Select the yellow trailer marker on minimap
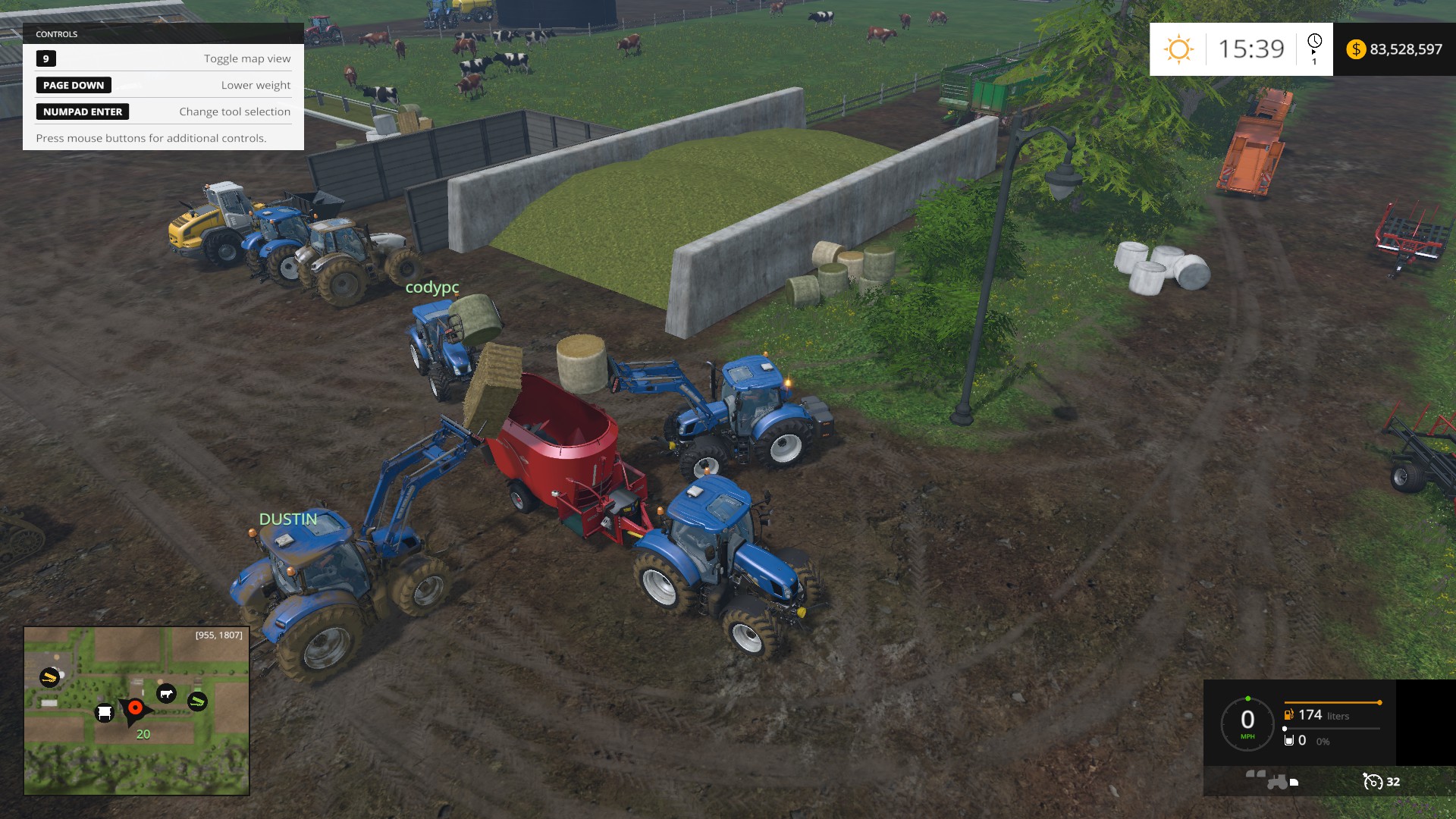1456x819 pixels. coord(49,677)
